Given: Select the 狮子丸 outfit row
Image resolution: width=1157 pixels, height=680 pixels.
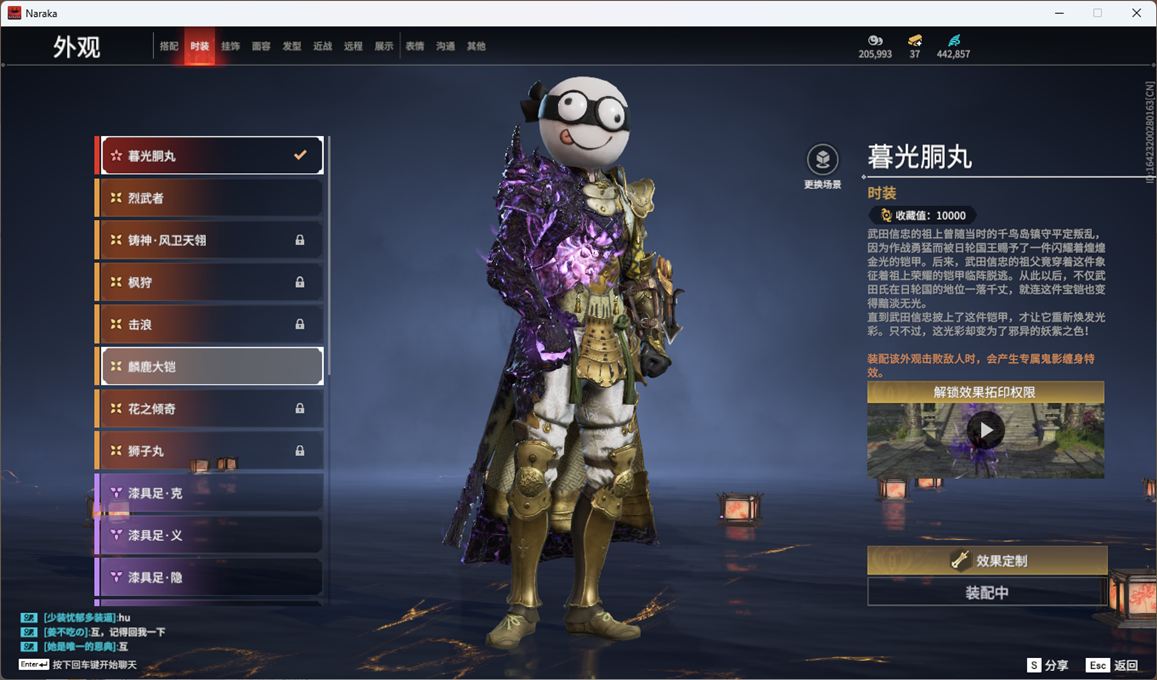Looking at the screenshot, I should (210, 451).
